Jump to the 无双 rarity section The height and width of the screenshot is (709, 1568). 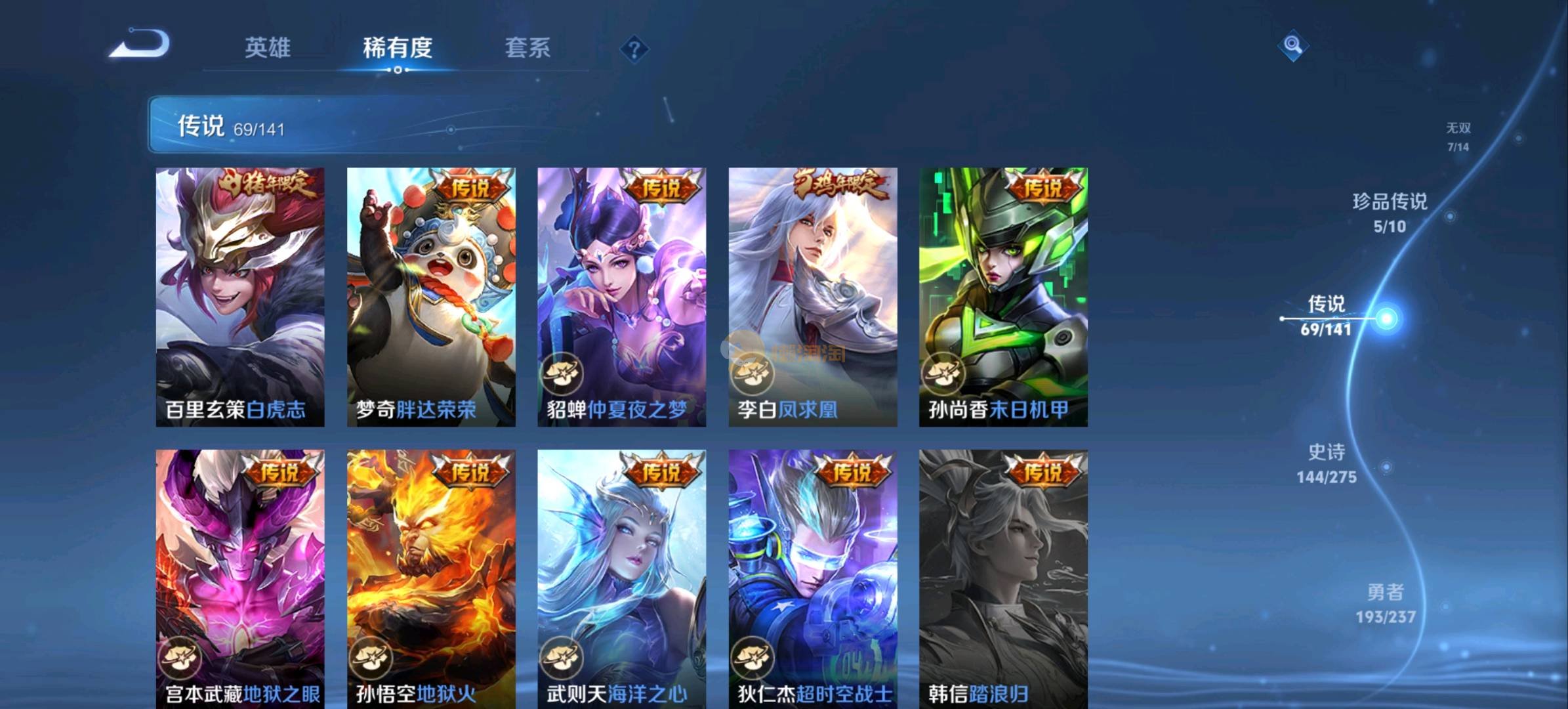tap(1458, 136)
